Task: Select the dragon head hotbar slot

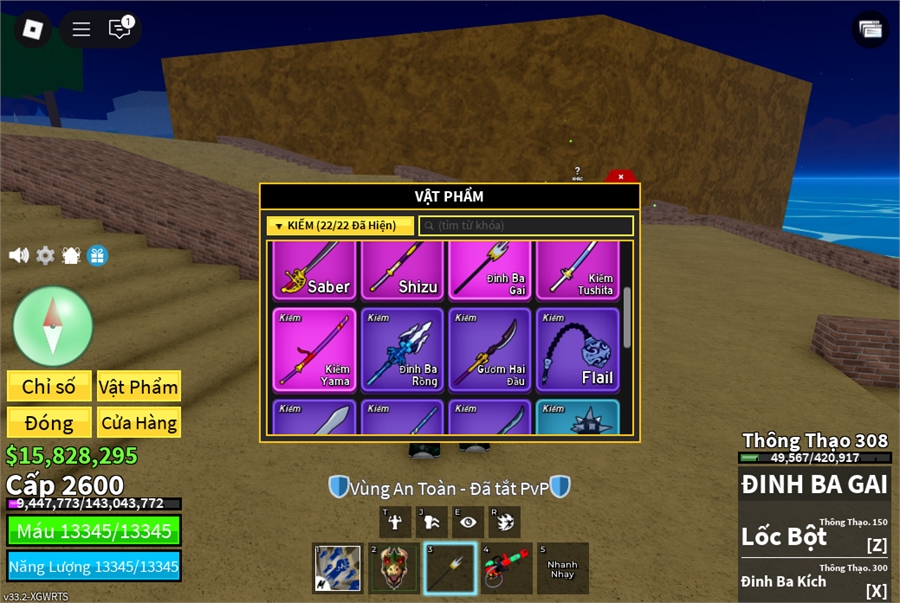Action: 394,569
